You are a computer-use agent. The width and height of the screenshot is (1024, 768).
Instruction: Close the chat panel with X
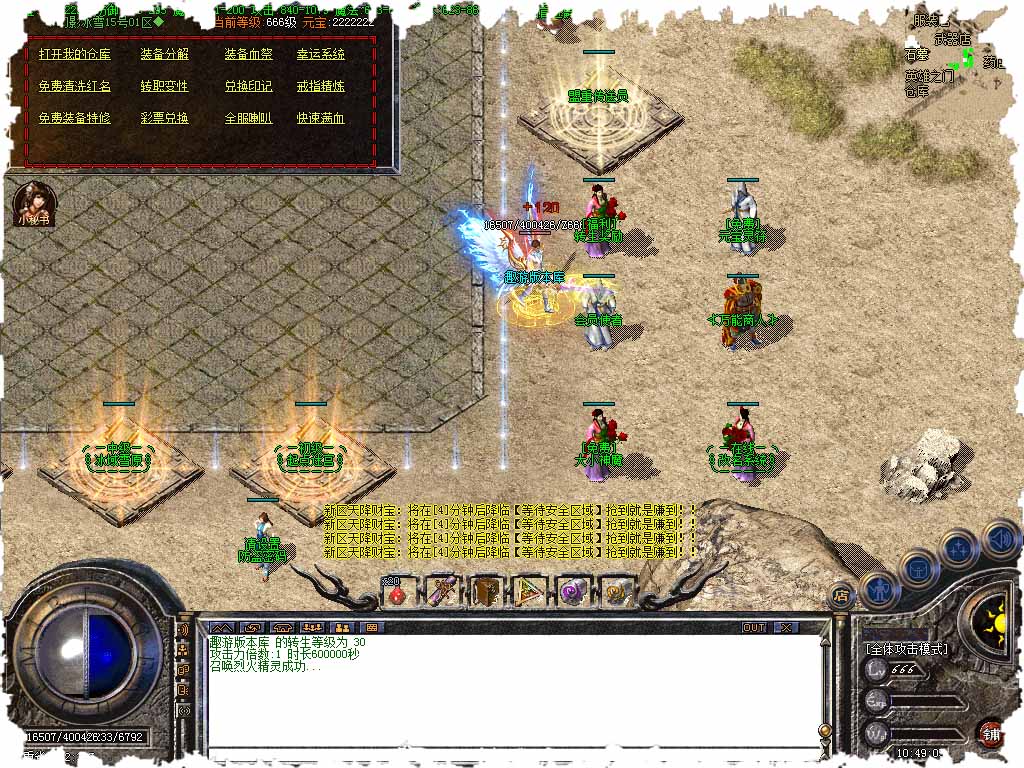(x=787, y=627)
